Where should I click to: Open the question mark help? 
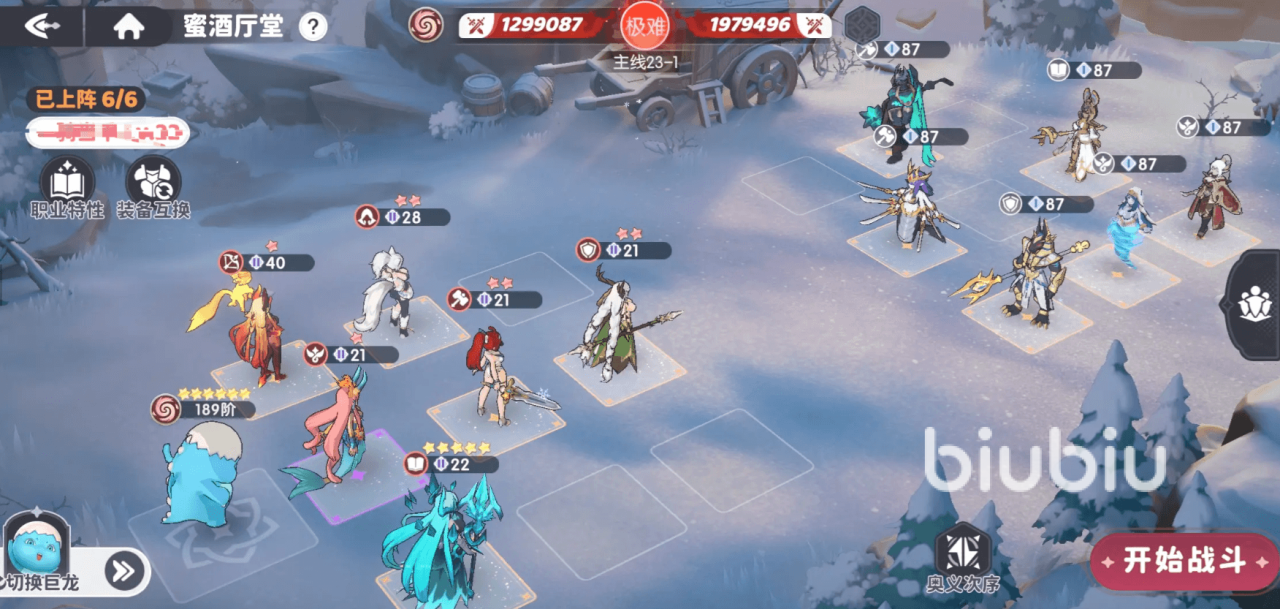[313, 27]
